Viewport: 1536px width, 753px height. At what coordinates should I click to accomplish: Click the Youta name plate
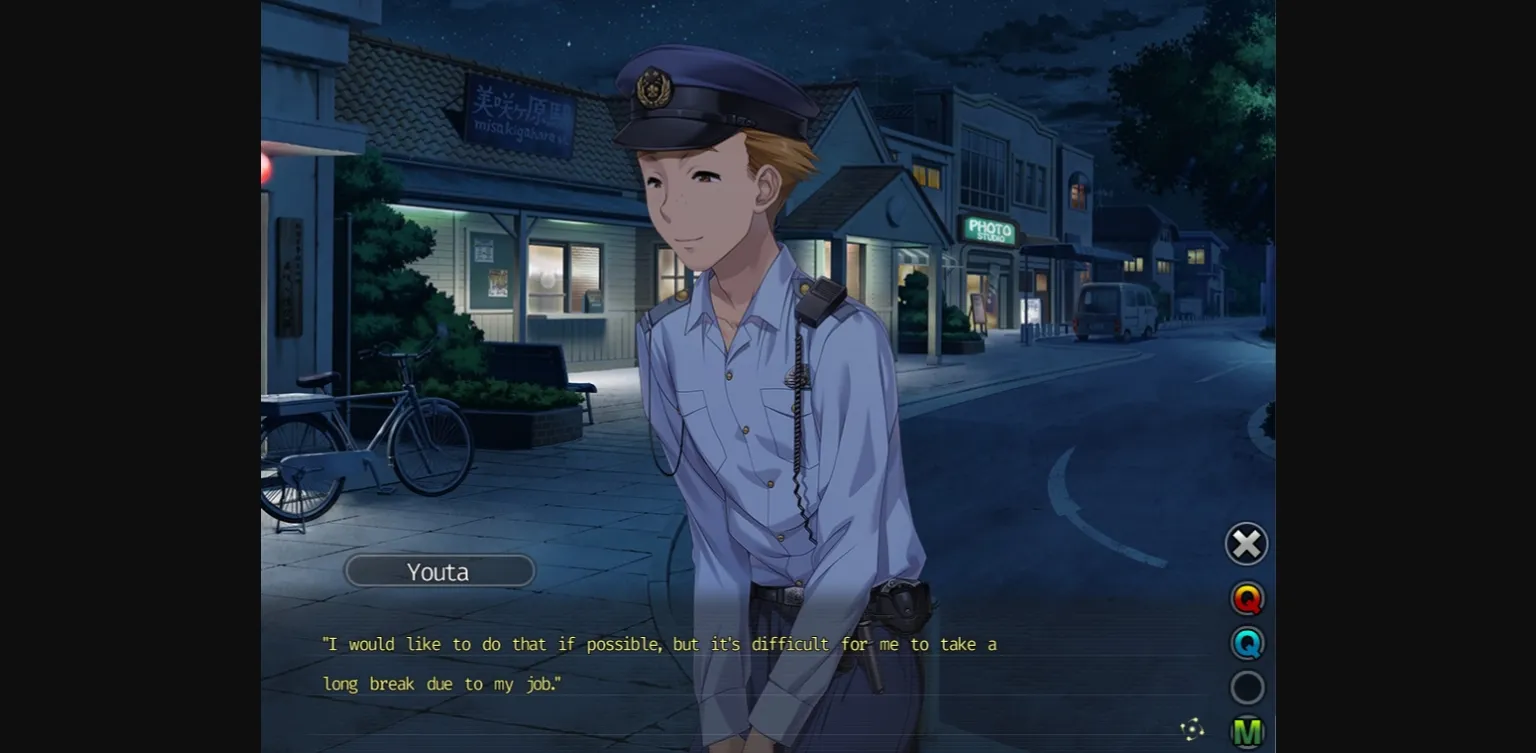(x=439, y=571)
